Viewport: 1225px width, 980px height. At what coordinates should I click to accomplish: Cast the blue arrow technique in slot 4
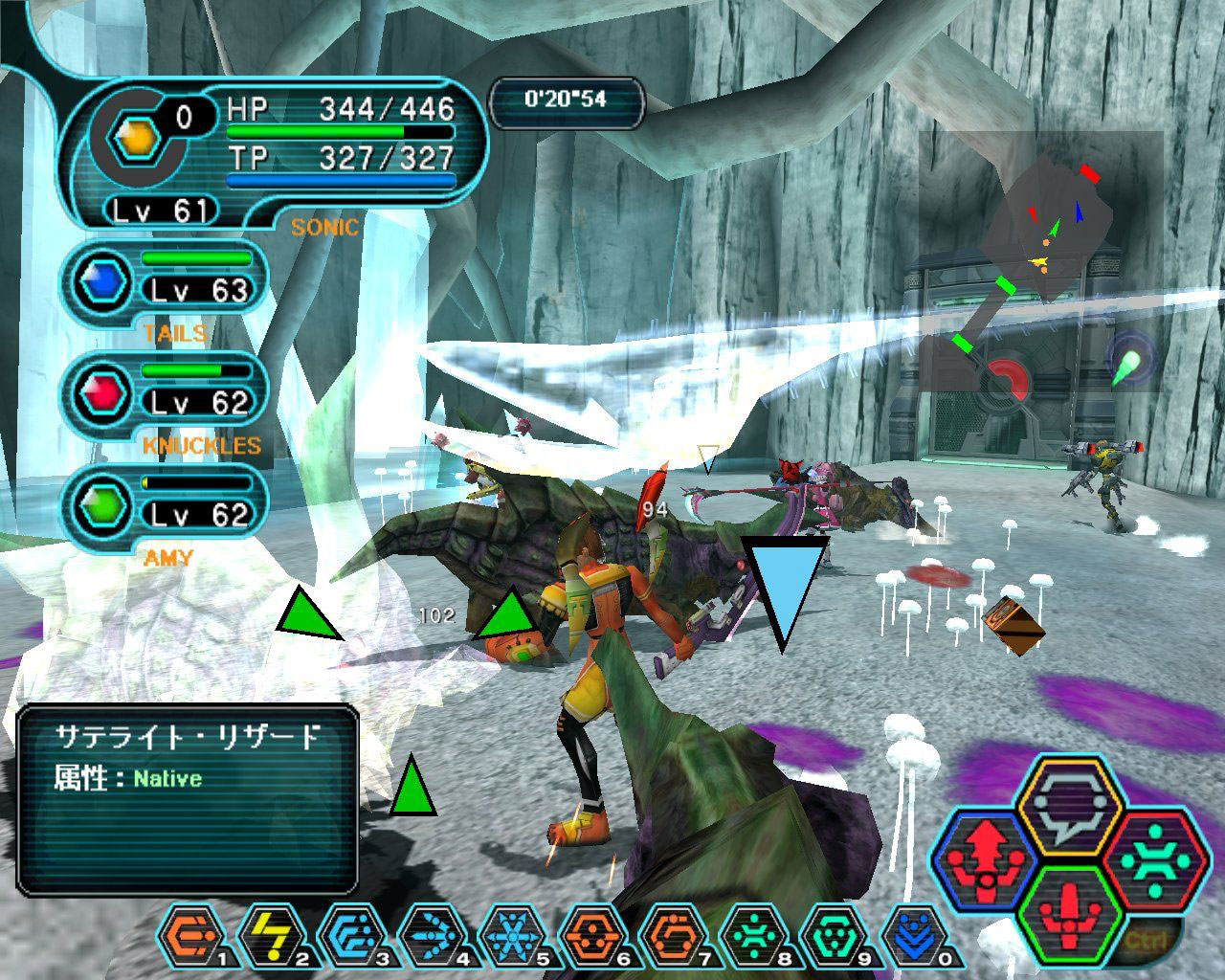(429, 935)
